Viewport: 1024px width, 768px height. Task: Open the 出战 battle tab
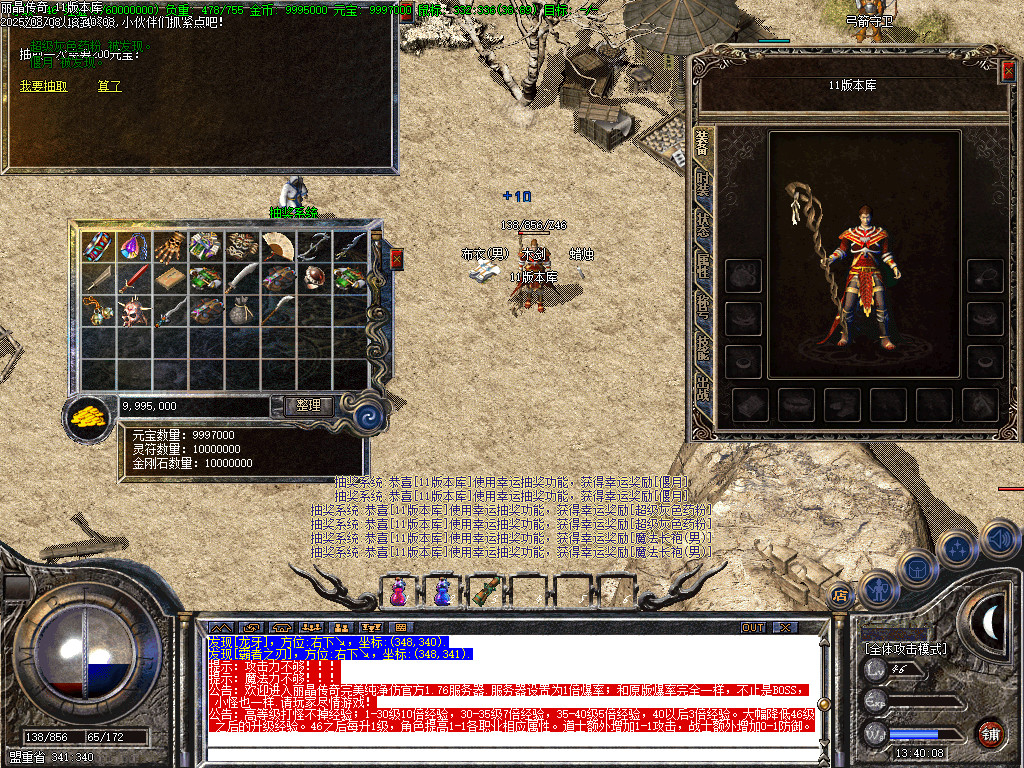tap(703, 388)
